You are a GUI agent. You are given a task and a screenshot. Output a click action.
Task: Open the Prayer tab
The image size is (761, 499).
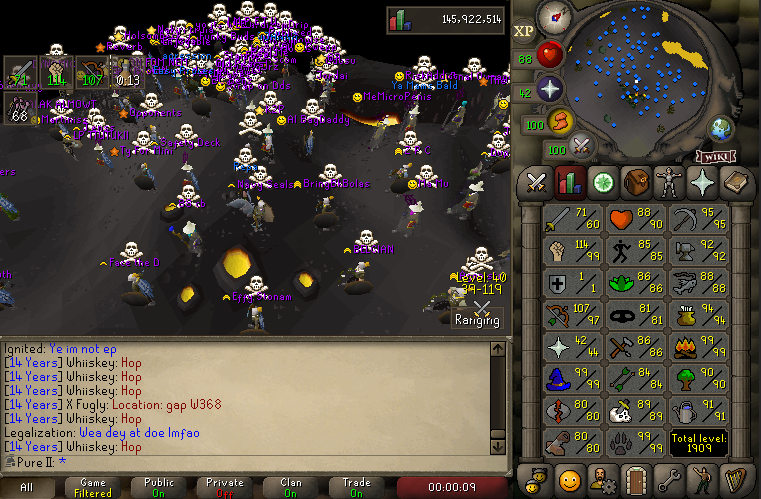click(702, 183)
